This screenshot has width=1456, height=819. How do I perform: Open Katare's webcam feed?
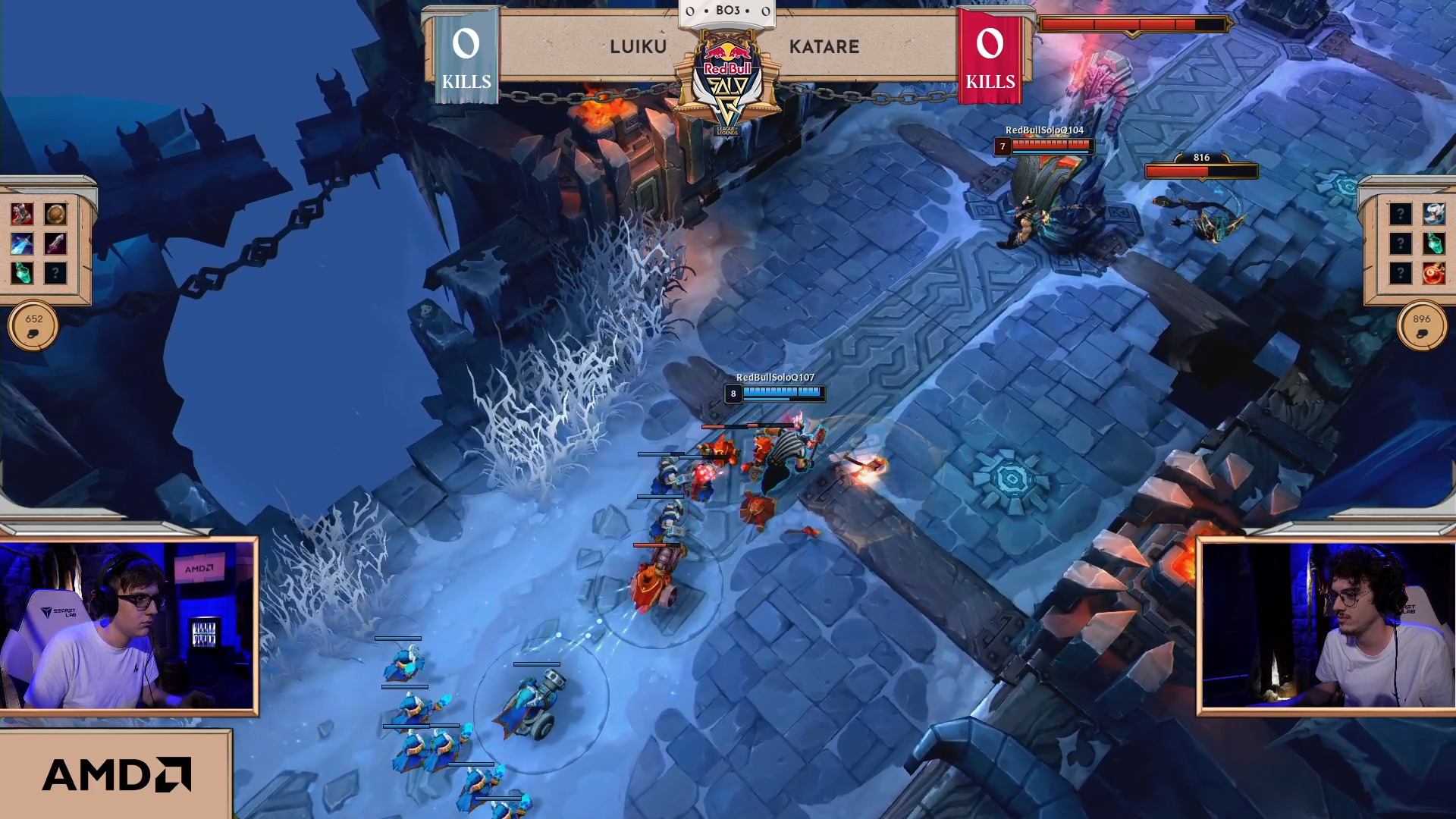(x=1327, y=626)
